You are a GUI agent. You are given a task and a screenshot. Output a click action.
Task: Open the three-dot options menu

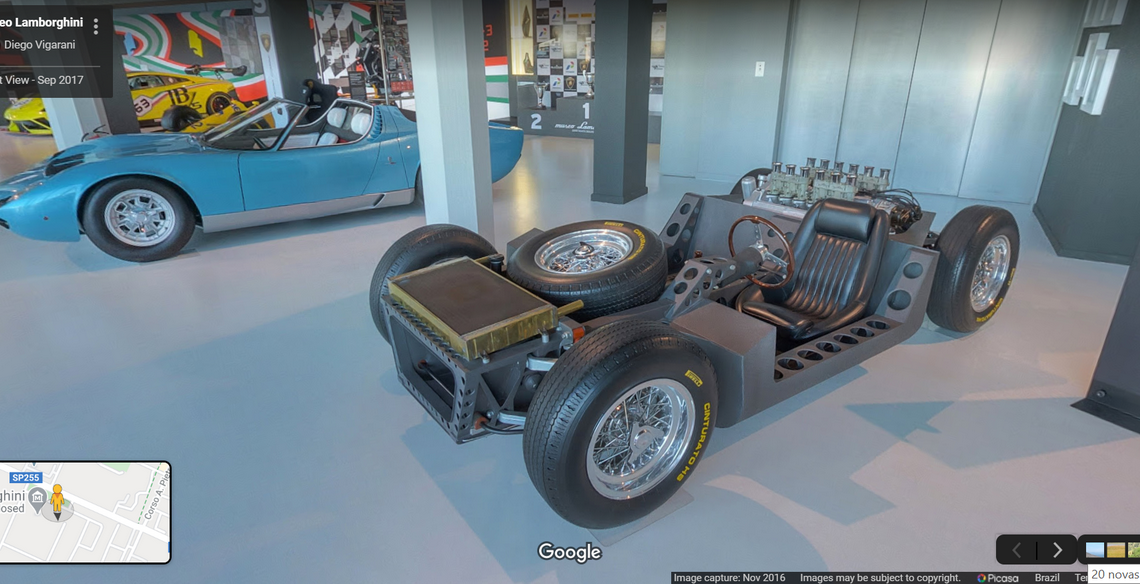[96, 26]
